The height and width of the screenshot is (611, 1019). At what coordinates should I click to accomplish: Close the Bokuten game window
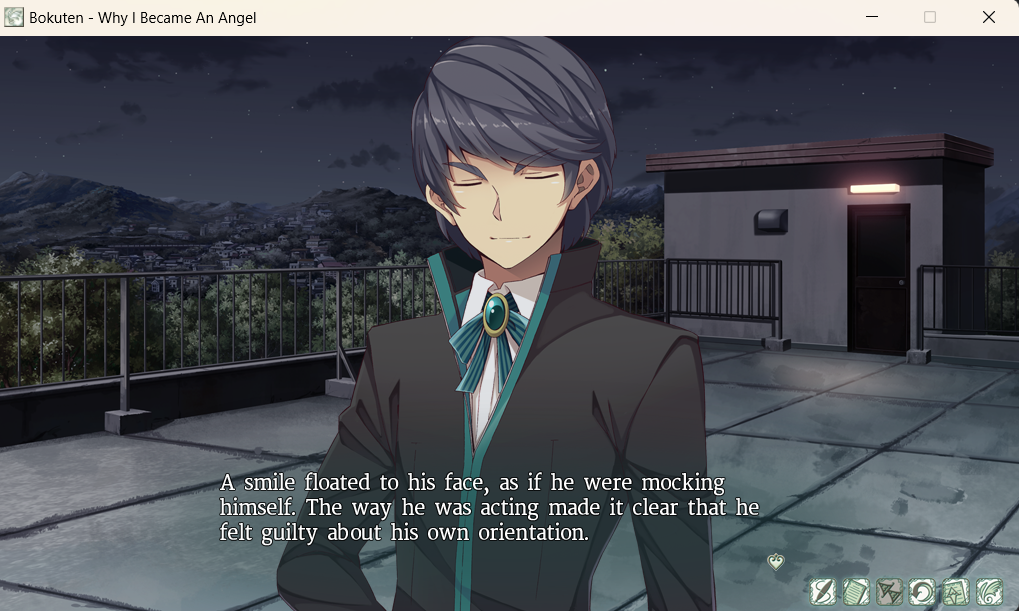click(x=988, y=17)
